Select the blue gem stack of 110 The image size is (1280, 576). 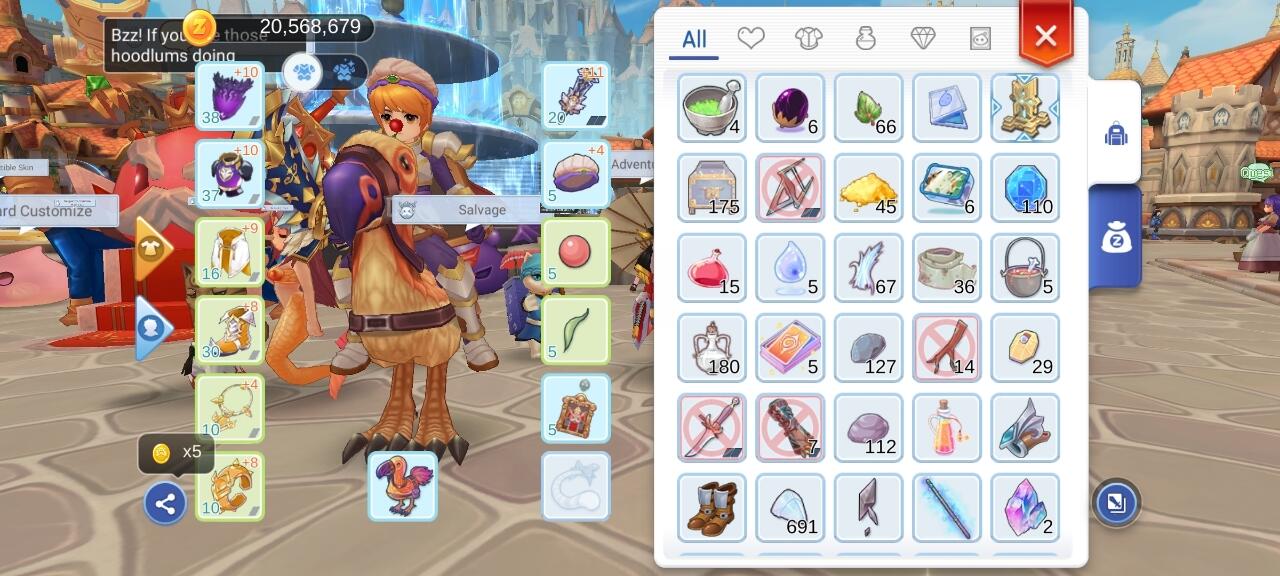point(1025,188)
